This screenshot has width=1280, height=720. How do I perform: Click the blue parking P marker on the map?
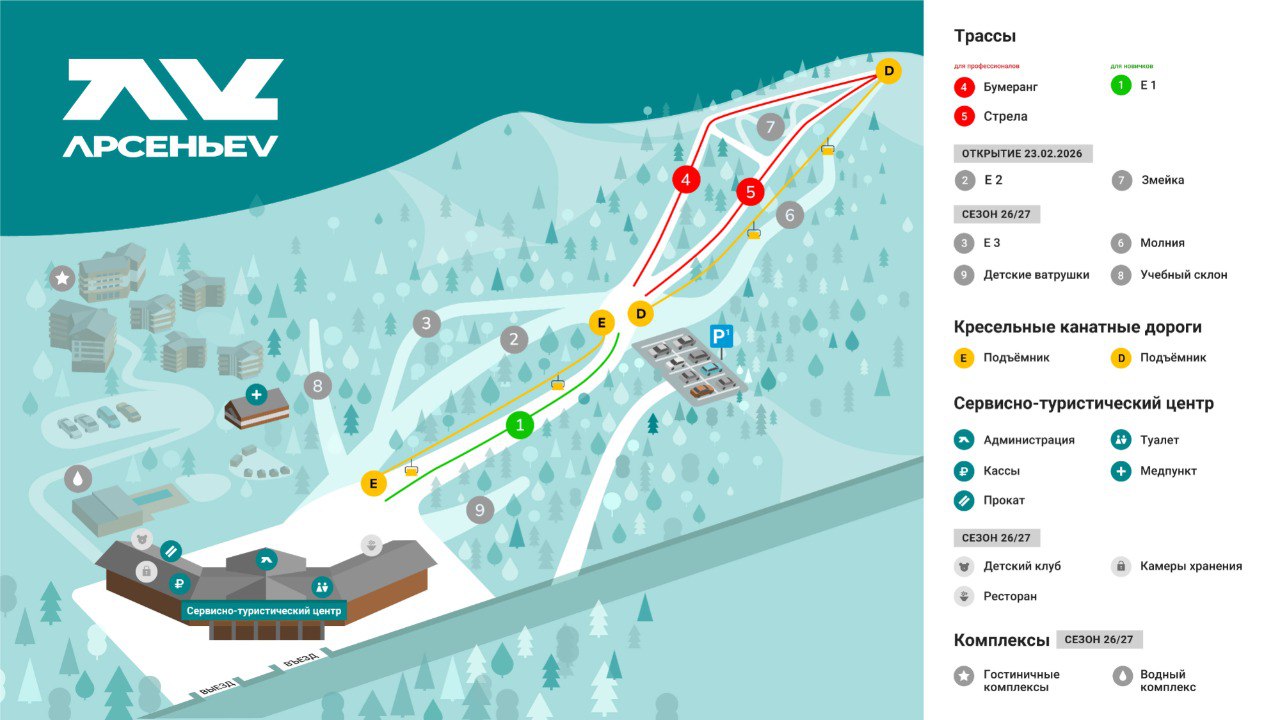click(x=721, y=337)
